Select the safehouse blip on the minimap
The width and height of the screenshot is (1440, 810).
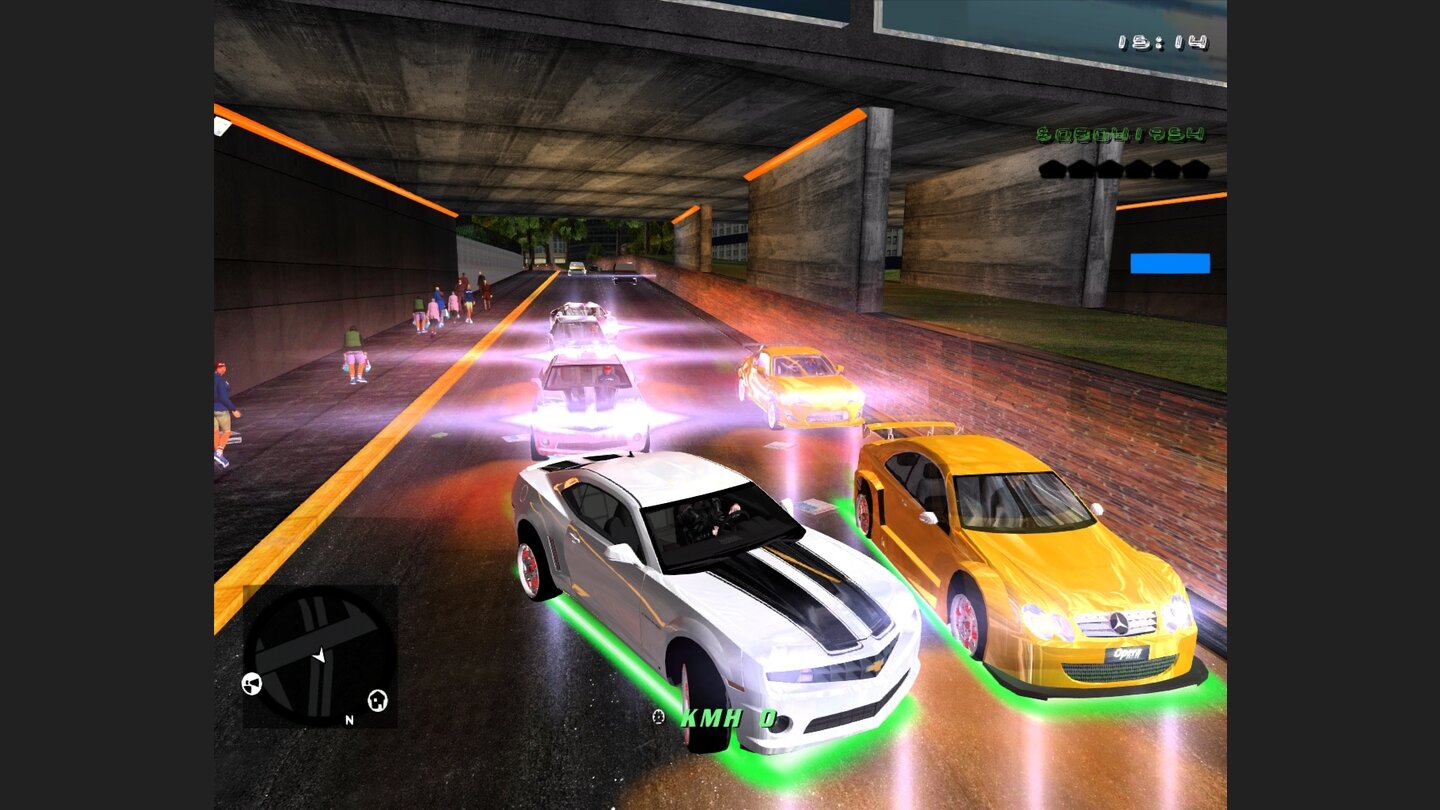pyautogui.click(x=378, y=700)
